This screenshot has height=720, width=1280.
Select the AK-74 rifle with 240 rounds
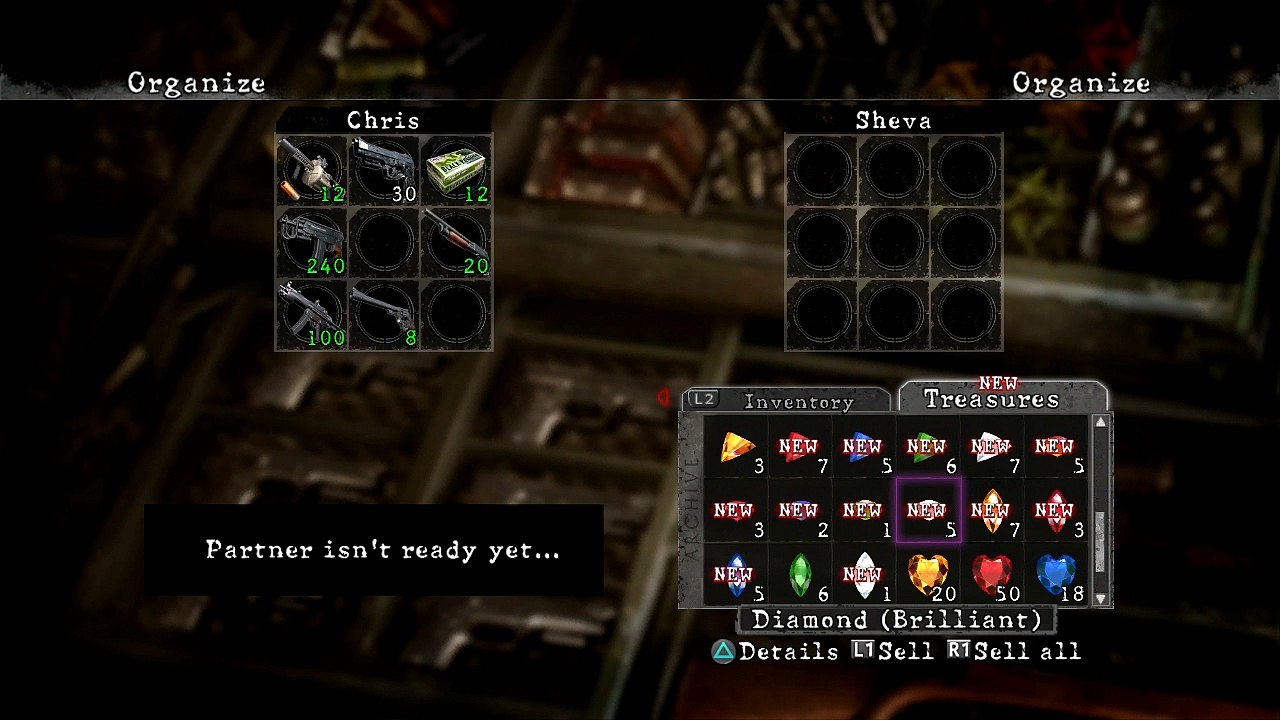pyautogui.click(x=311, y=242)
